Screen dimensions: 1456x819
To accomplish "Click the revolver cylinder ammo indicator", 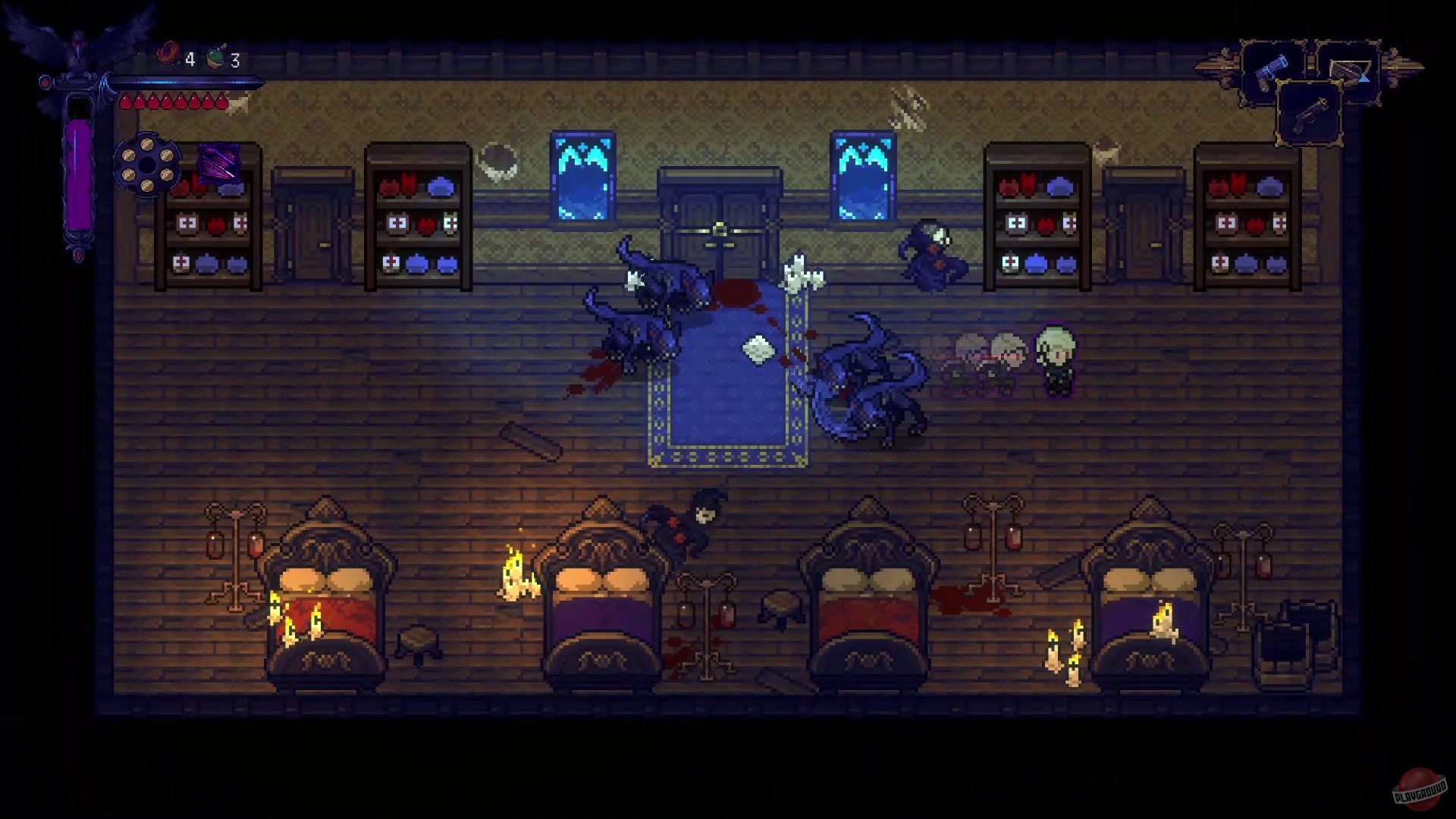I will 148,165.
